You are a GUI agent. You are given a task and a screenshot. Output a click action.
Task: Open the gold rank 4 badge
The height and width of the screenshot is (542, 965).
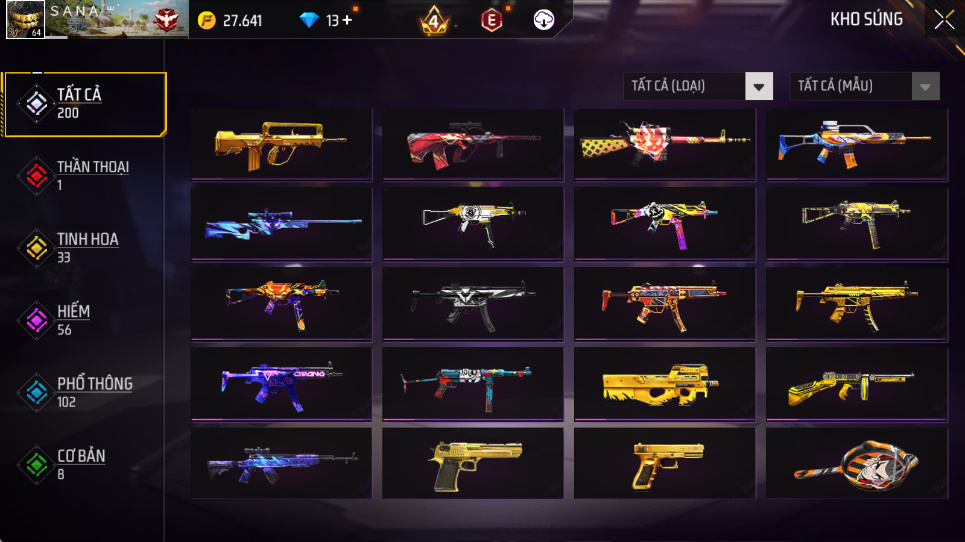point(434,20)
